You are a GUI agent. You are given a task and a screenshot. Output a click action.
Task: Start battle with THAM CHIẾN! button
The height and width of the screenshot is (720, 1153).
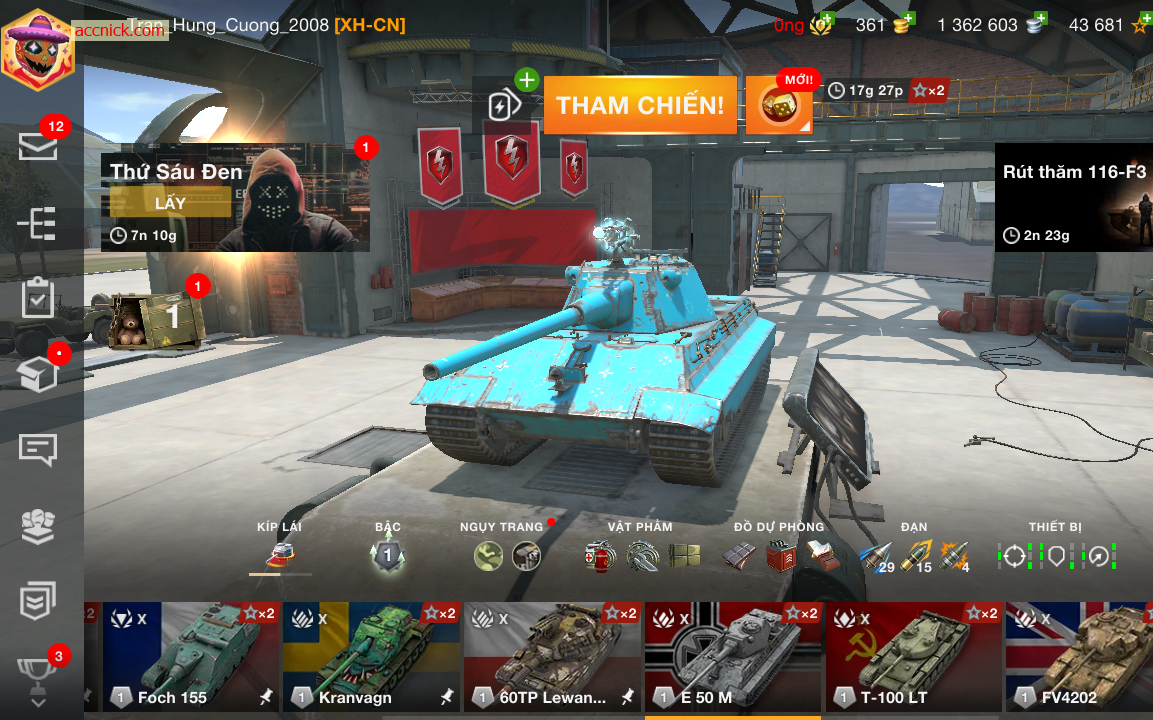click(x=640, y=105)
